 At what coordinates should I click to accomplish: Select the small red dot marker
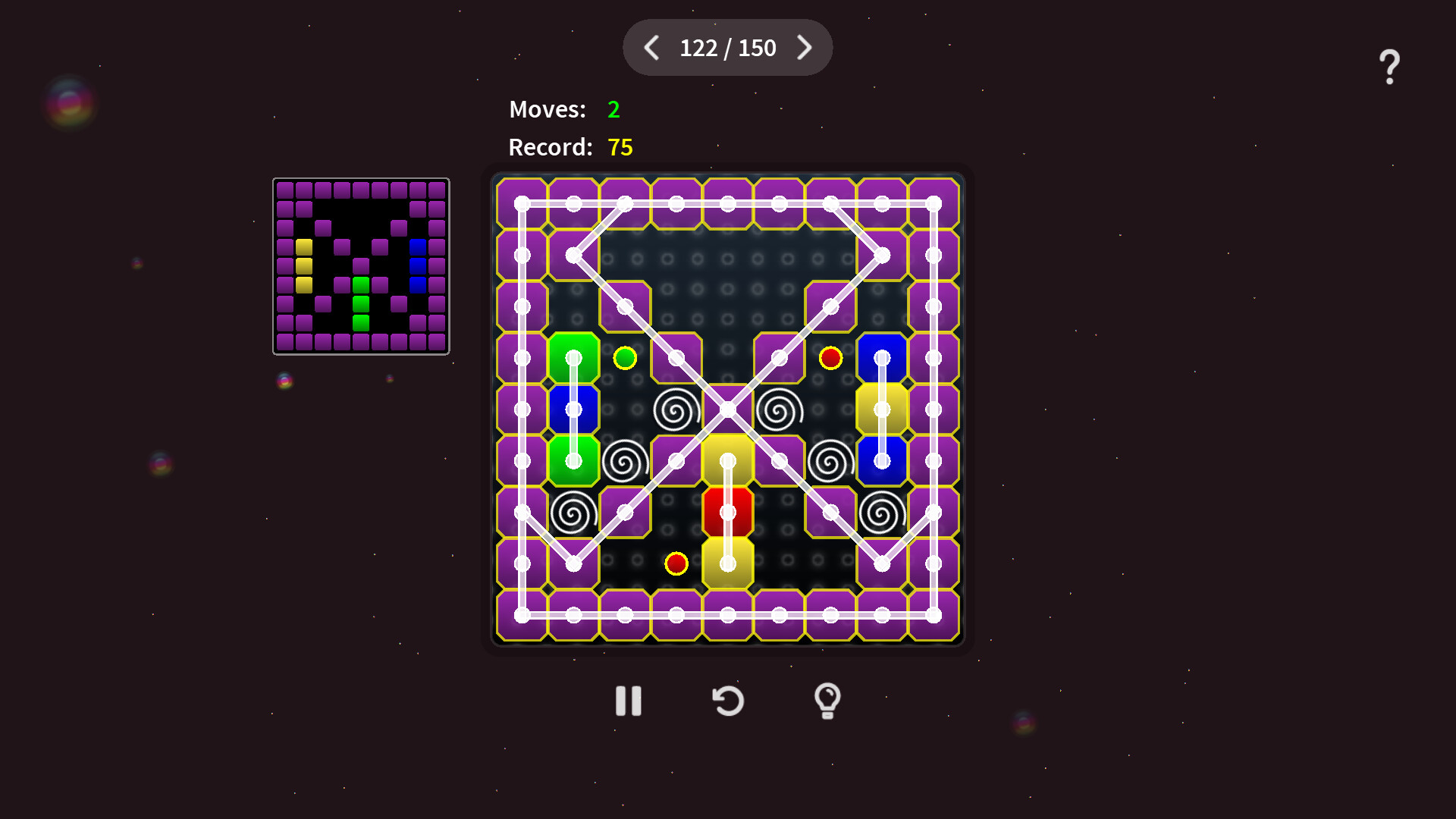pyautogui.click(x=831, y=356)
